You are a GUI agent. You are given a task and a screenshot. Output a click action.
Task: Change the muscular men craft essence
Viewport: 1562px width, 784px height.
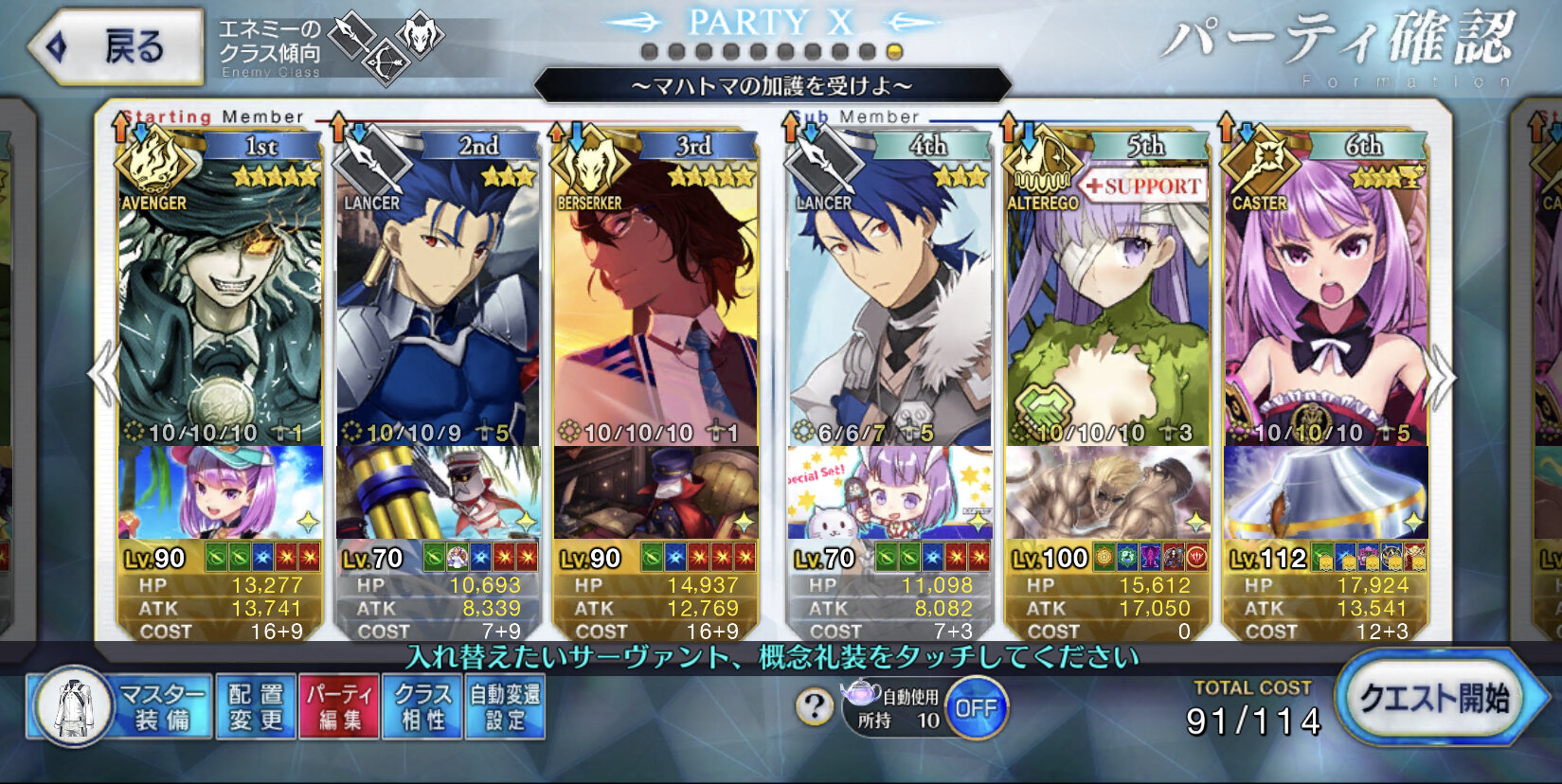1107,492
